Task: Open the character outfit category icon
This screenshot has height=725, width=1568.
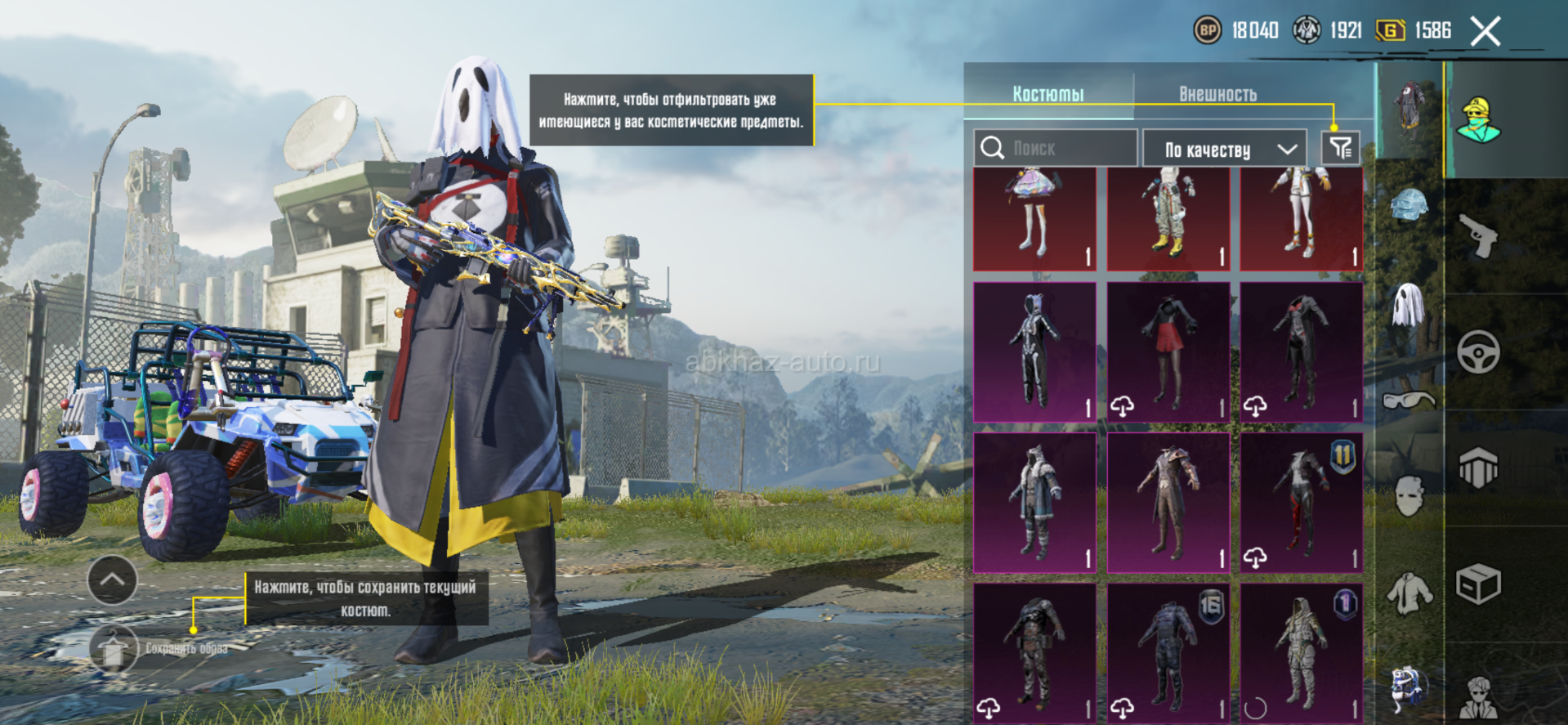Action: click(1478, 120)
